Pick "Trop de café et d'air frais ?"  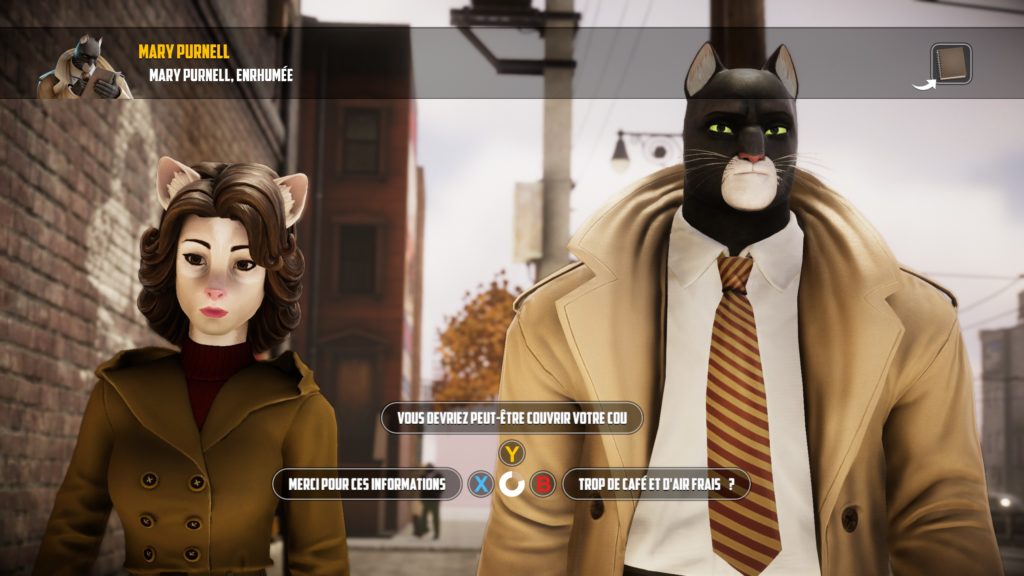655,485
